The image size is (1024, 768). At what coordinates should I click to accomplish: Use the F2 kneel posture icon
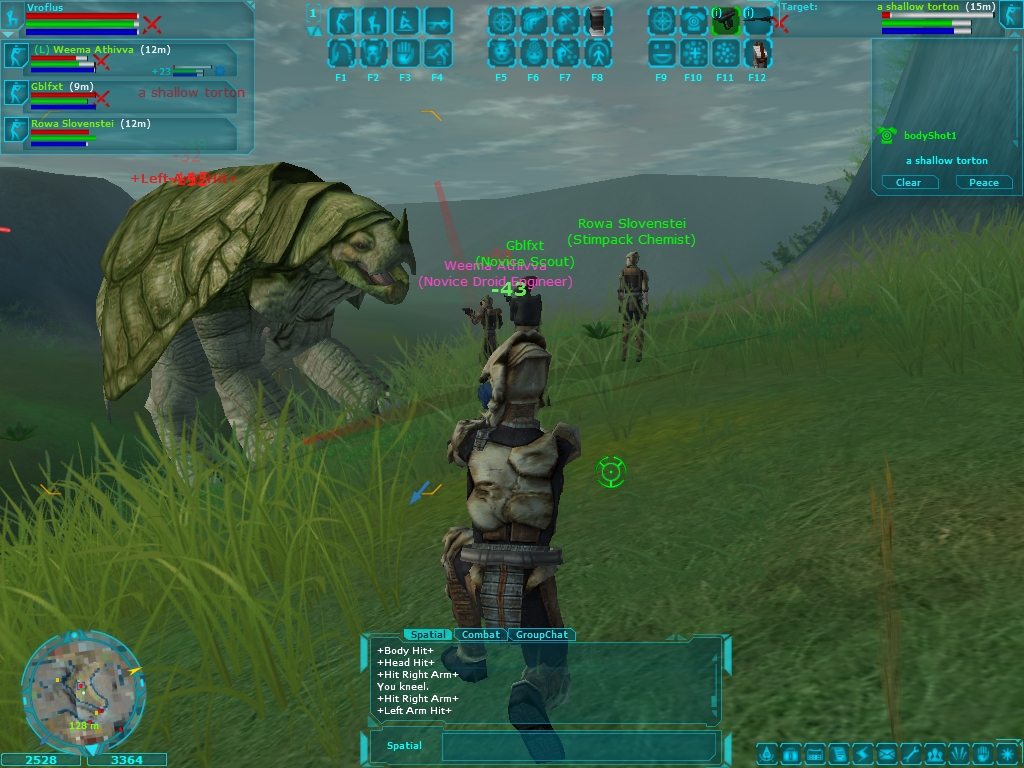click(x=374, y=21)
